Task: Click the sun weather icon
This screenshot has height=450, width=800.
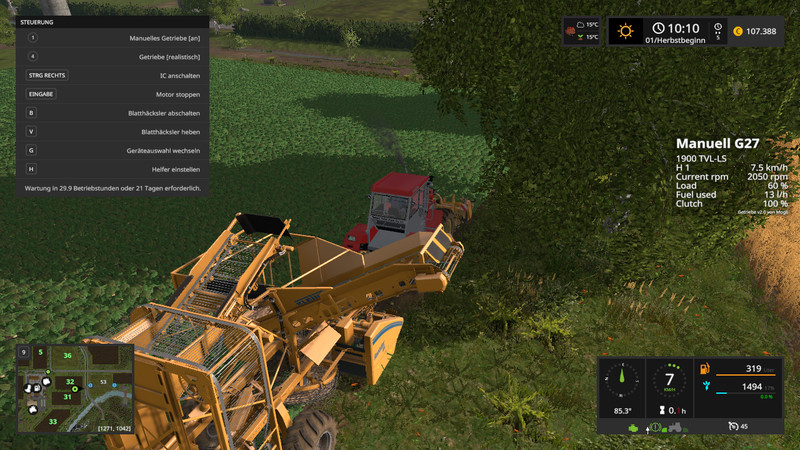Action: [x=626, y=31]
